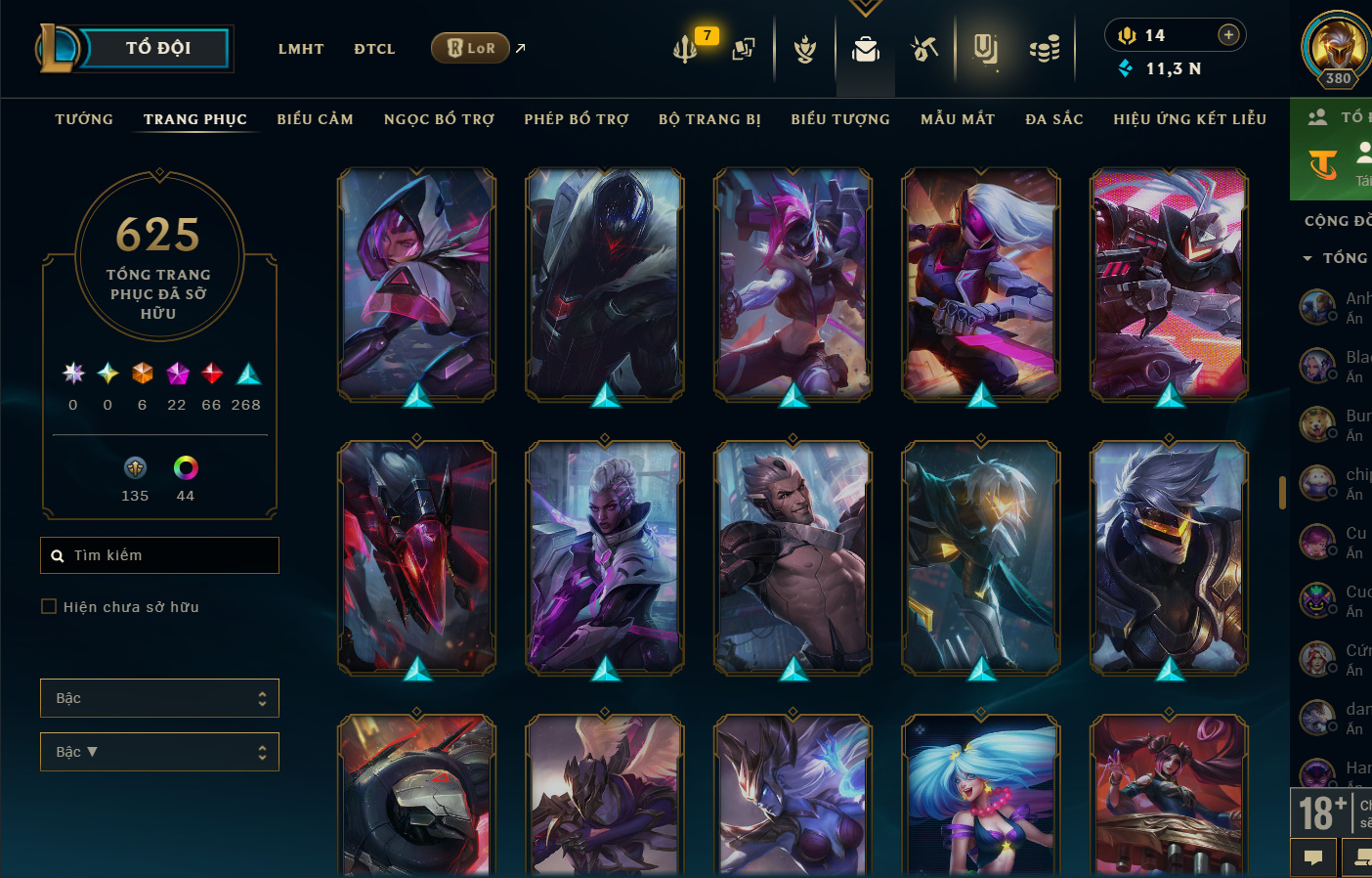
Task: Switch to the TƯỚNG tab
Action: 84,119
